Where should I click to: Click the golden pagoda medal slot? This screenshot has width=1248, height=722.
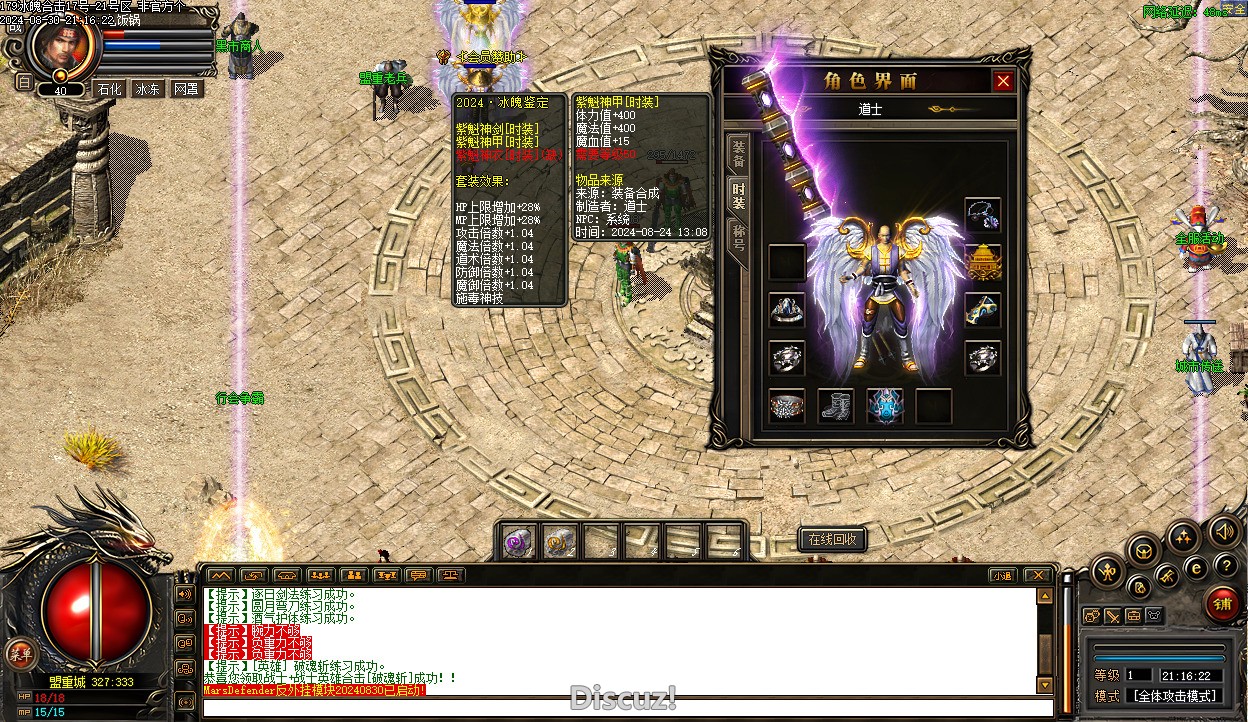tap(983, 262)
